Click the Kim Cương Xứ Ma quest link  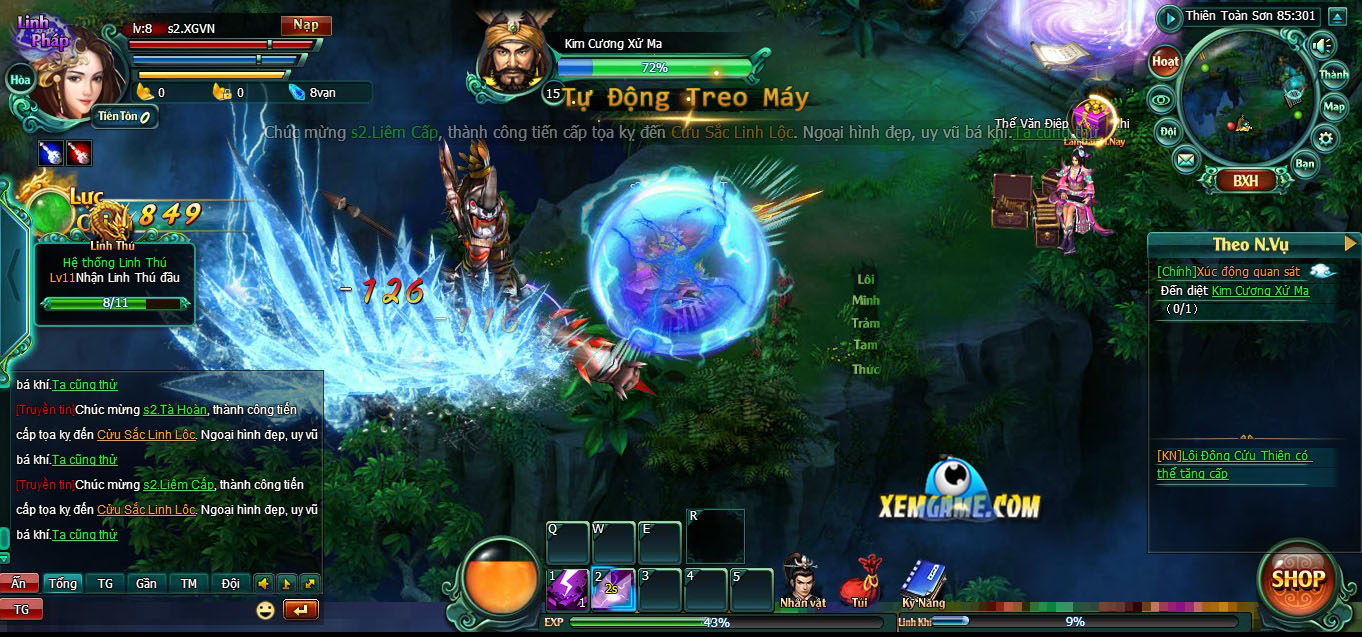[x=1260, y=291]
